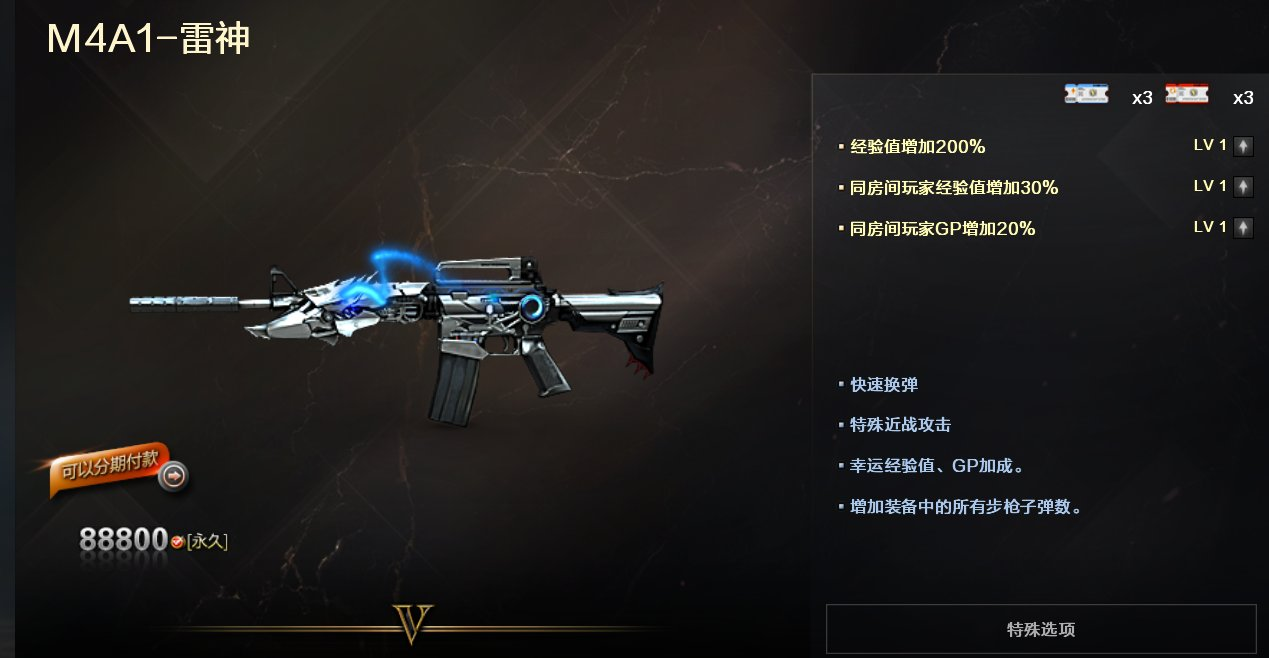This screenshot has height=658, width=1269.
Task: Click the gold V emblem at bottom
Action: 412,624
